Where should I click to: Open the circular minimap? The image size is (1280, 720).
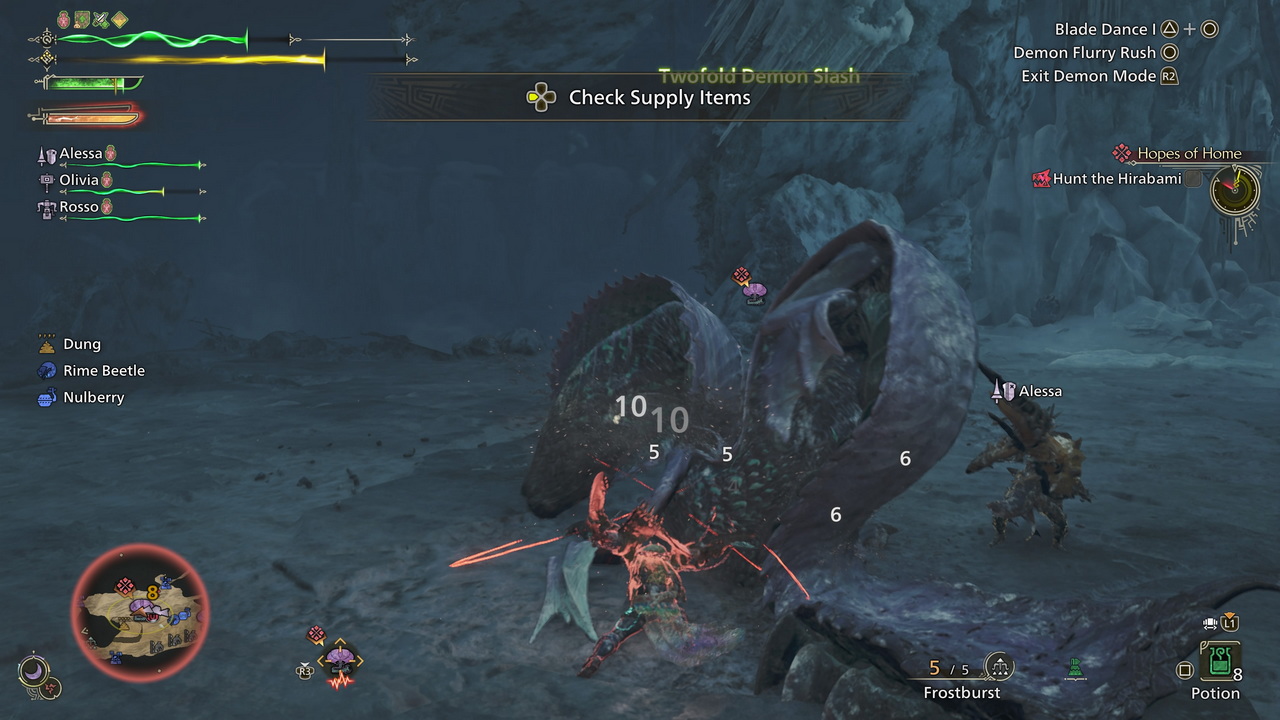point(140,612)
